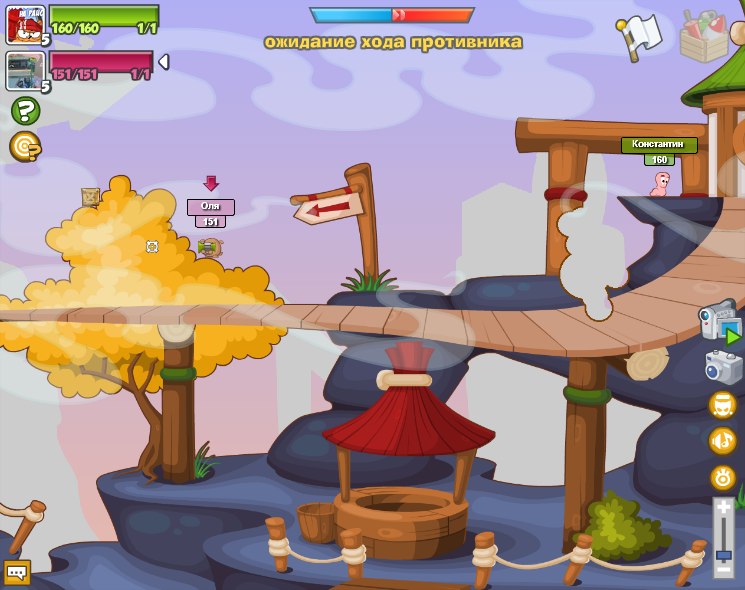The height and width of the screenshot is (590, 745).
Task: Open the green question mark help button
Action: pos(25,110)
